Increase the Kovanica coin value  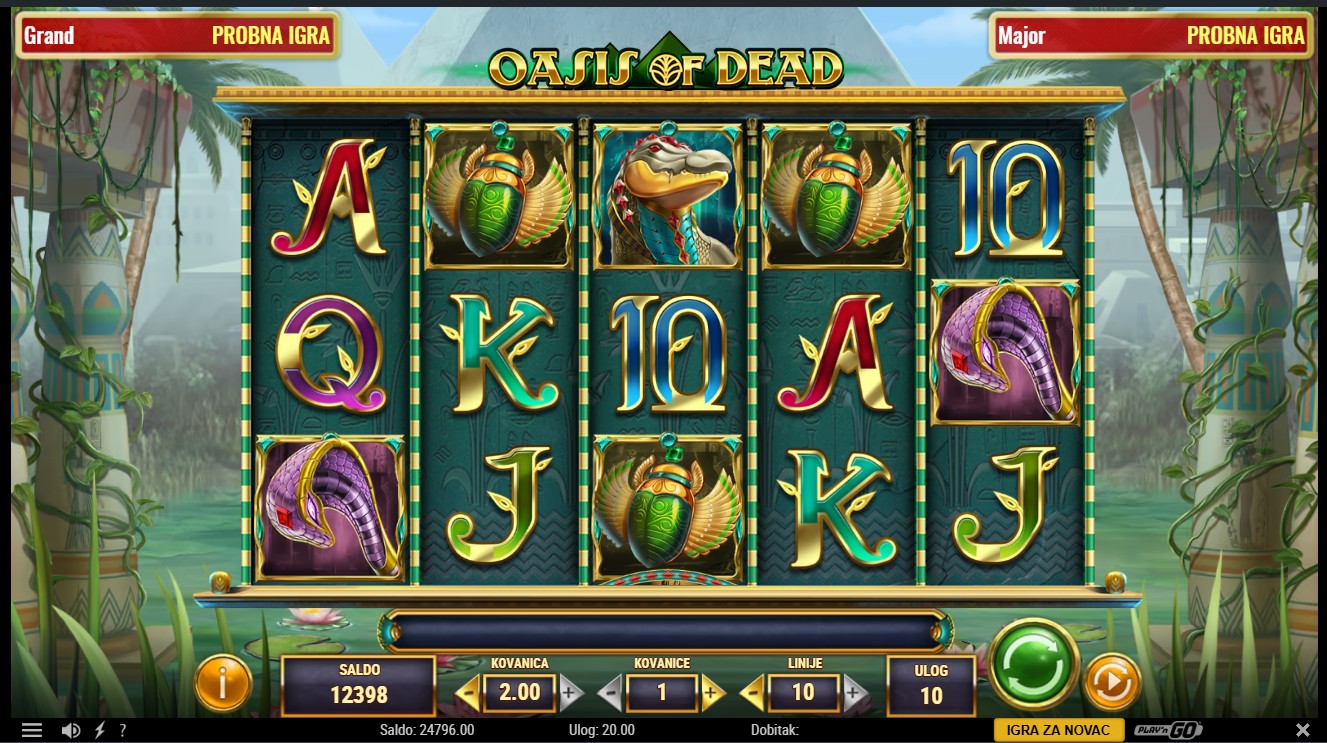pos(570,692)
